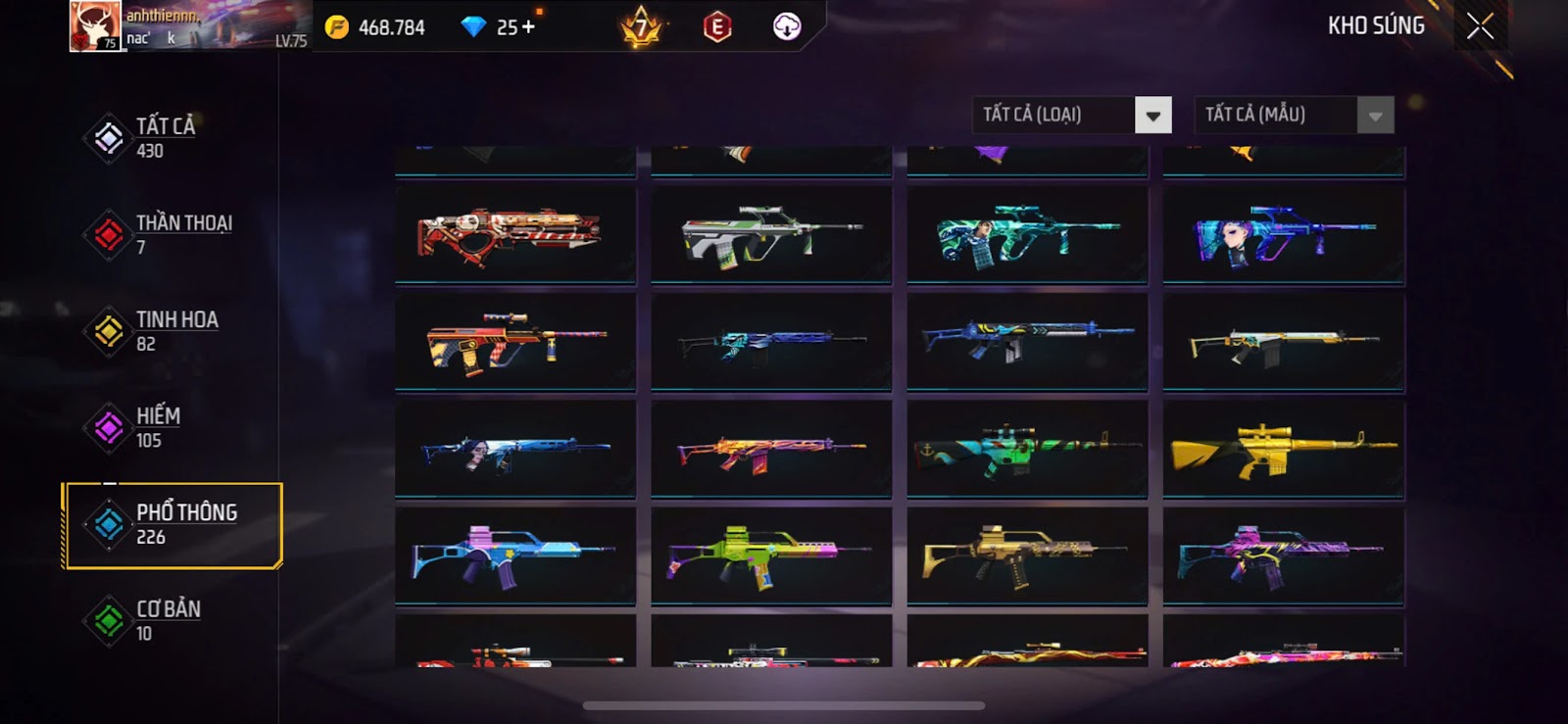1568x724 pixels.
Task: Add diamonds with the plus button
Action: point(529,26)
